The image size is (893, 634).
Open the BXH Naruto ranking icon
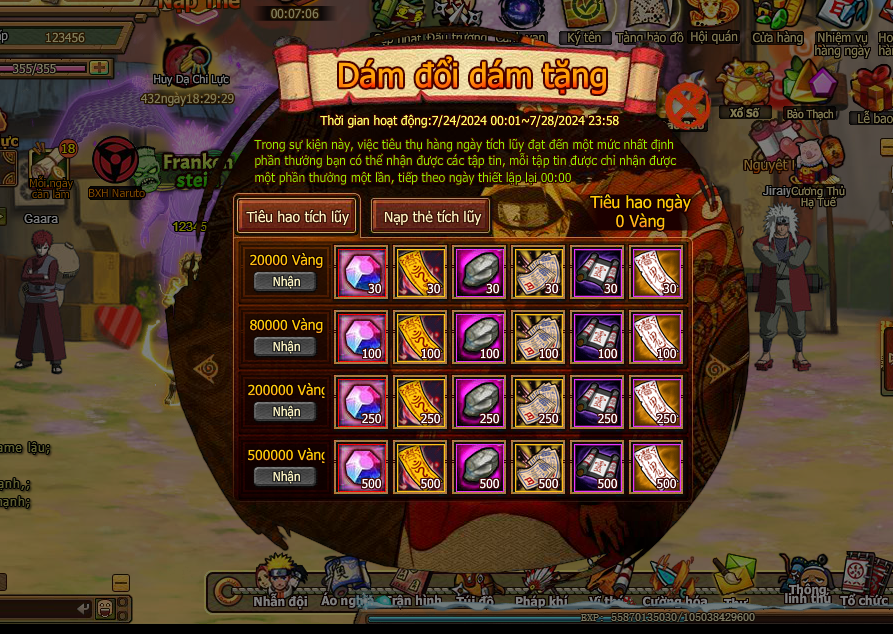[116, 165]
